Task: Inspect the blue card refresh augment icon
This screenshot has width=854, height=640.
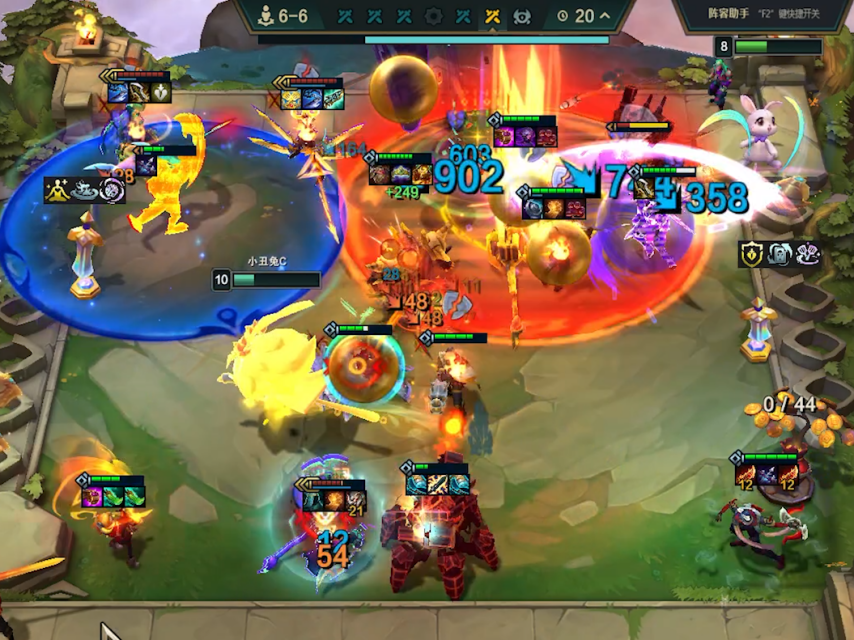Action: [780, 254]
